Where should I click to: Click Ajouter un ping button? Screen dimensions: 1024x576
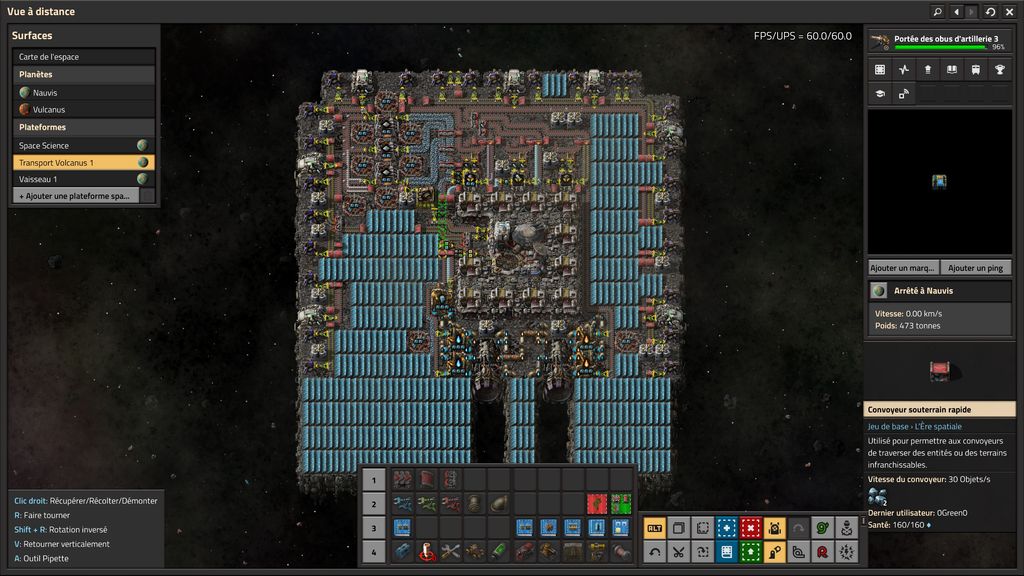click(975, 268)
